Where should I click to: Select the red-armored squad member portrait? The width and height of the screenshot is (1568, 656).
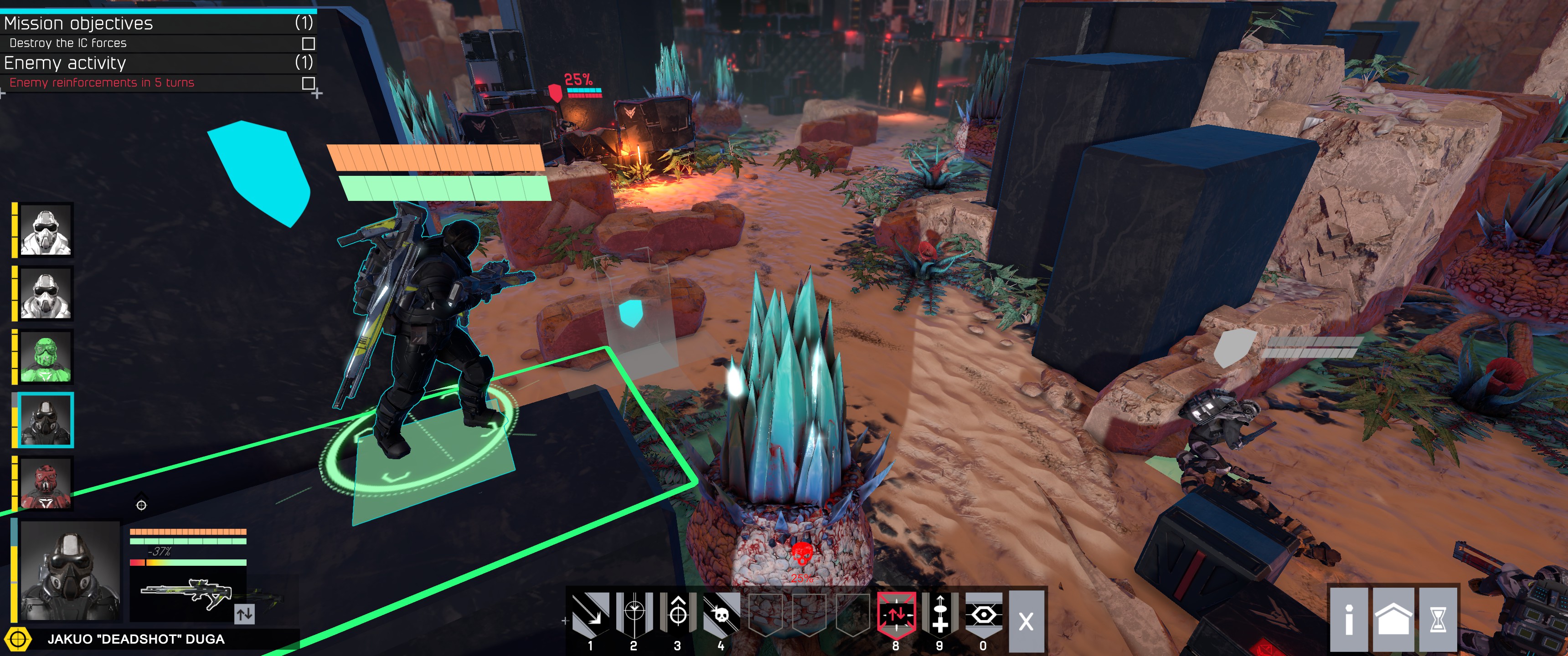tap(46, 484)
